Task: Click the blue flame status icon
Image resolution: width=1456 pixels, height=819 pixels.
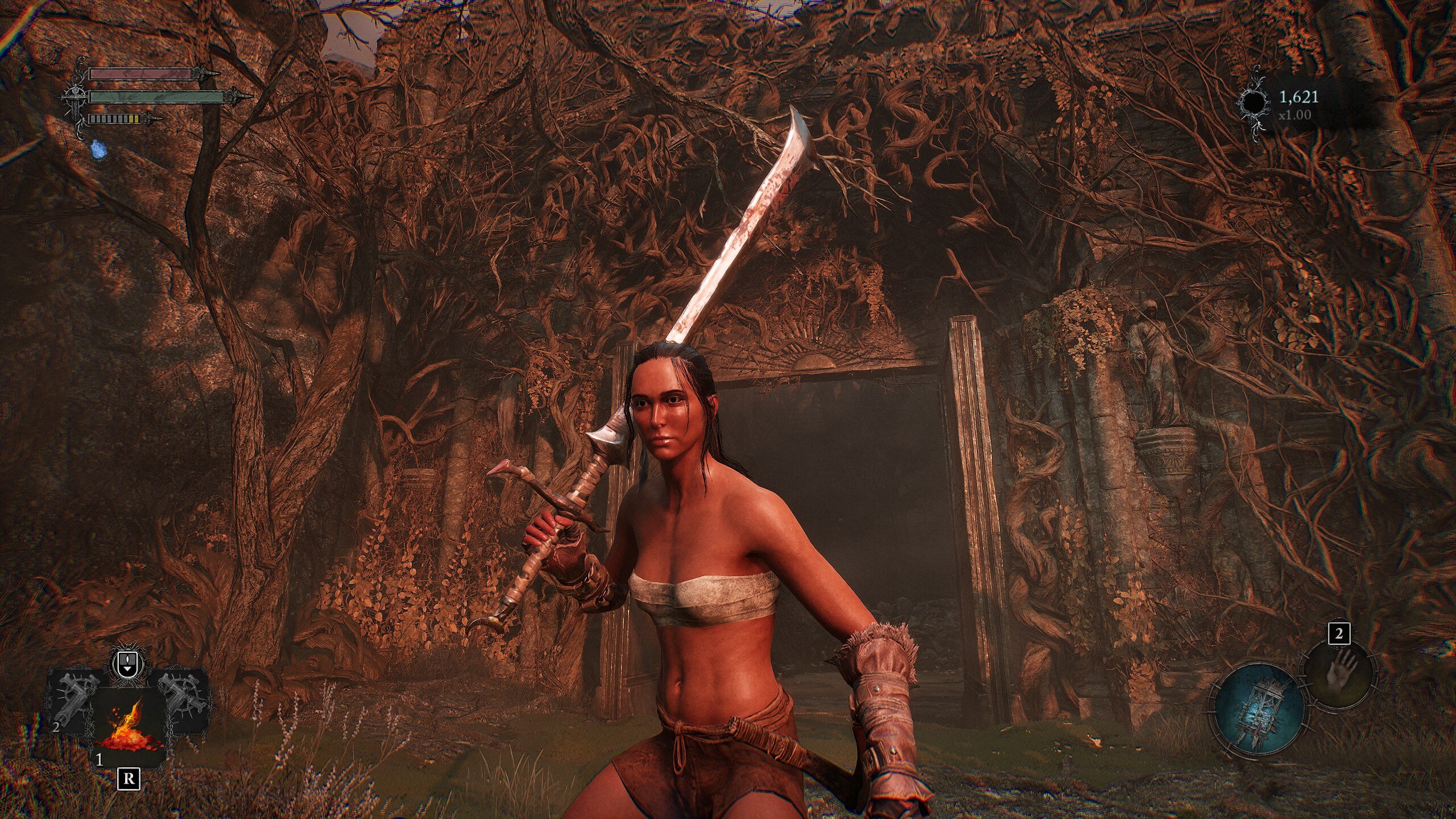Action: pyautogui.click(x=99, y=149)
